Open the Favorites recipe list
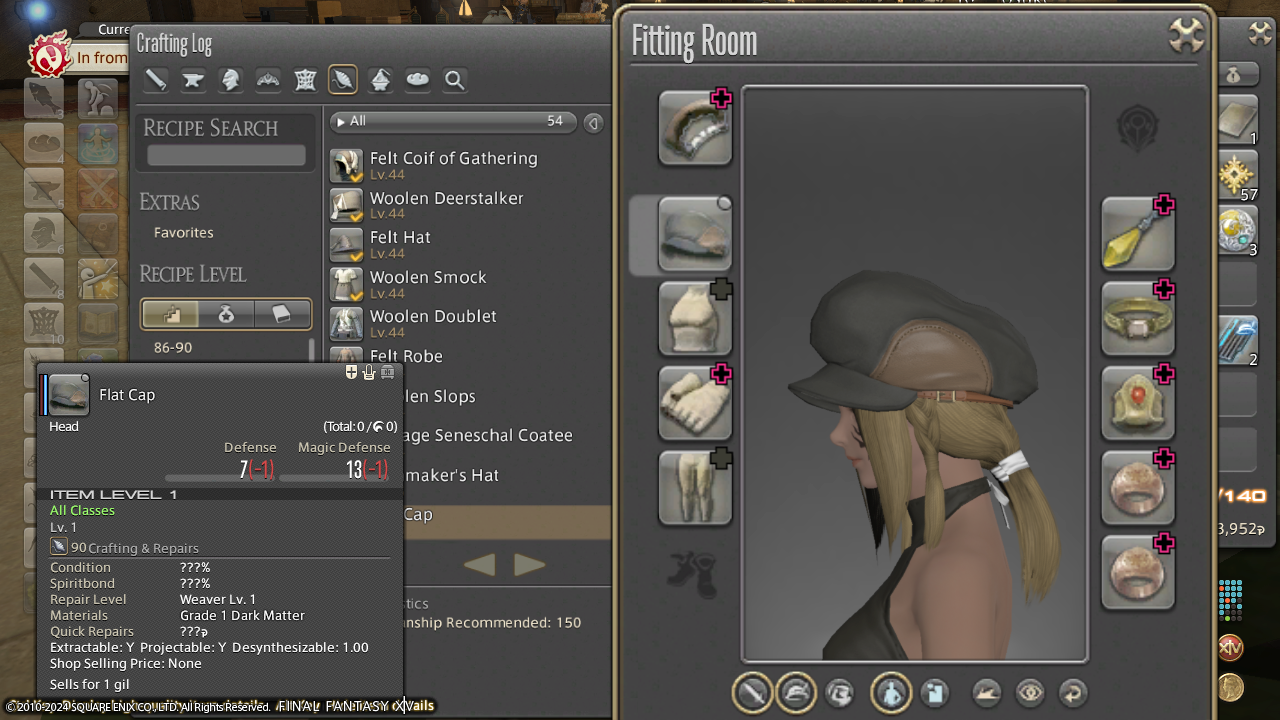The image size is (1280, 720). click(x=184, y=232)
